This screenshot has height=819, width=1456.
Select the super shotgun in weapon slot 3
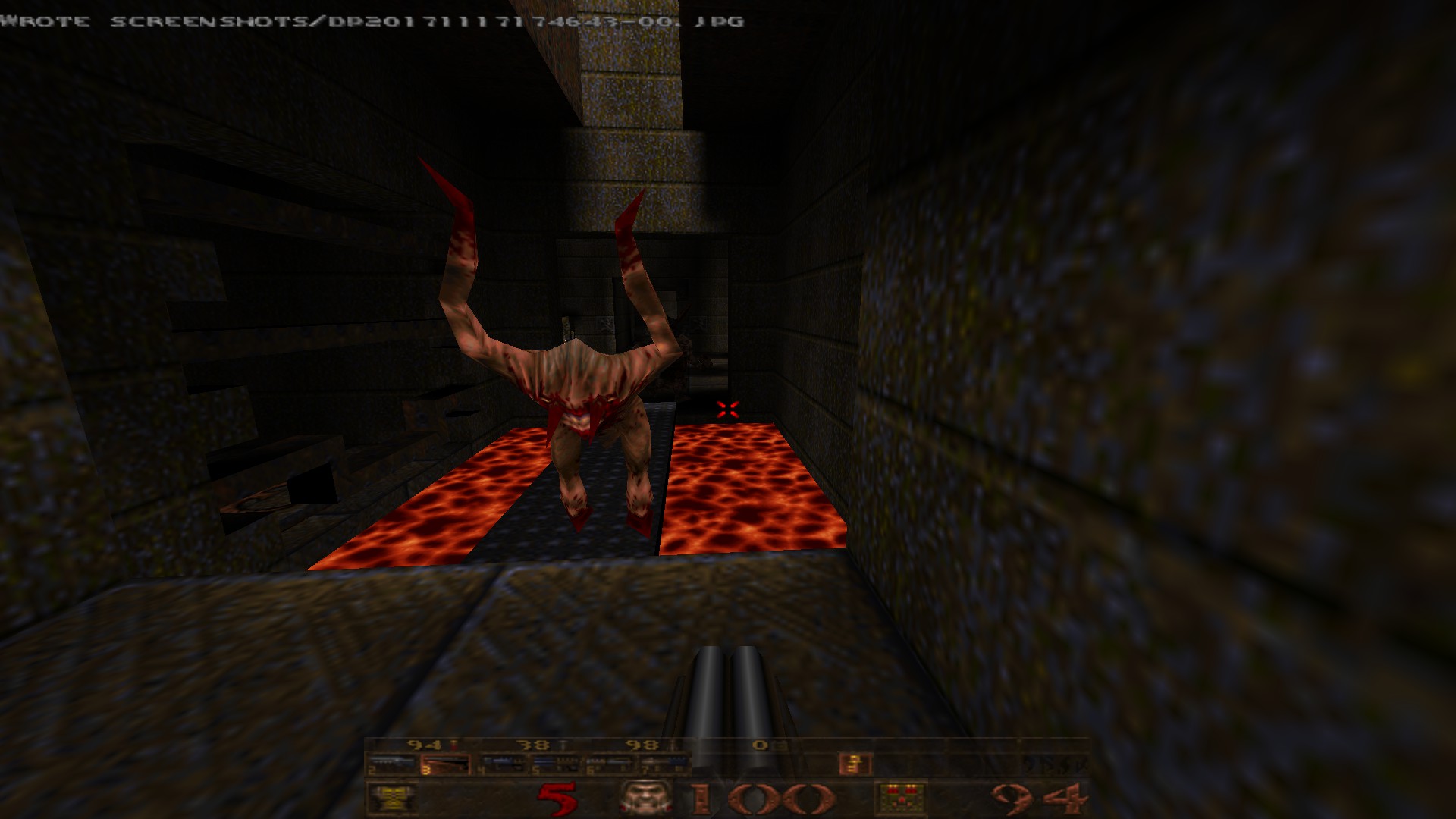(x=447, y=763)
